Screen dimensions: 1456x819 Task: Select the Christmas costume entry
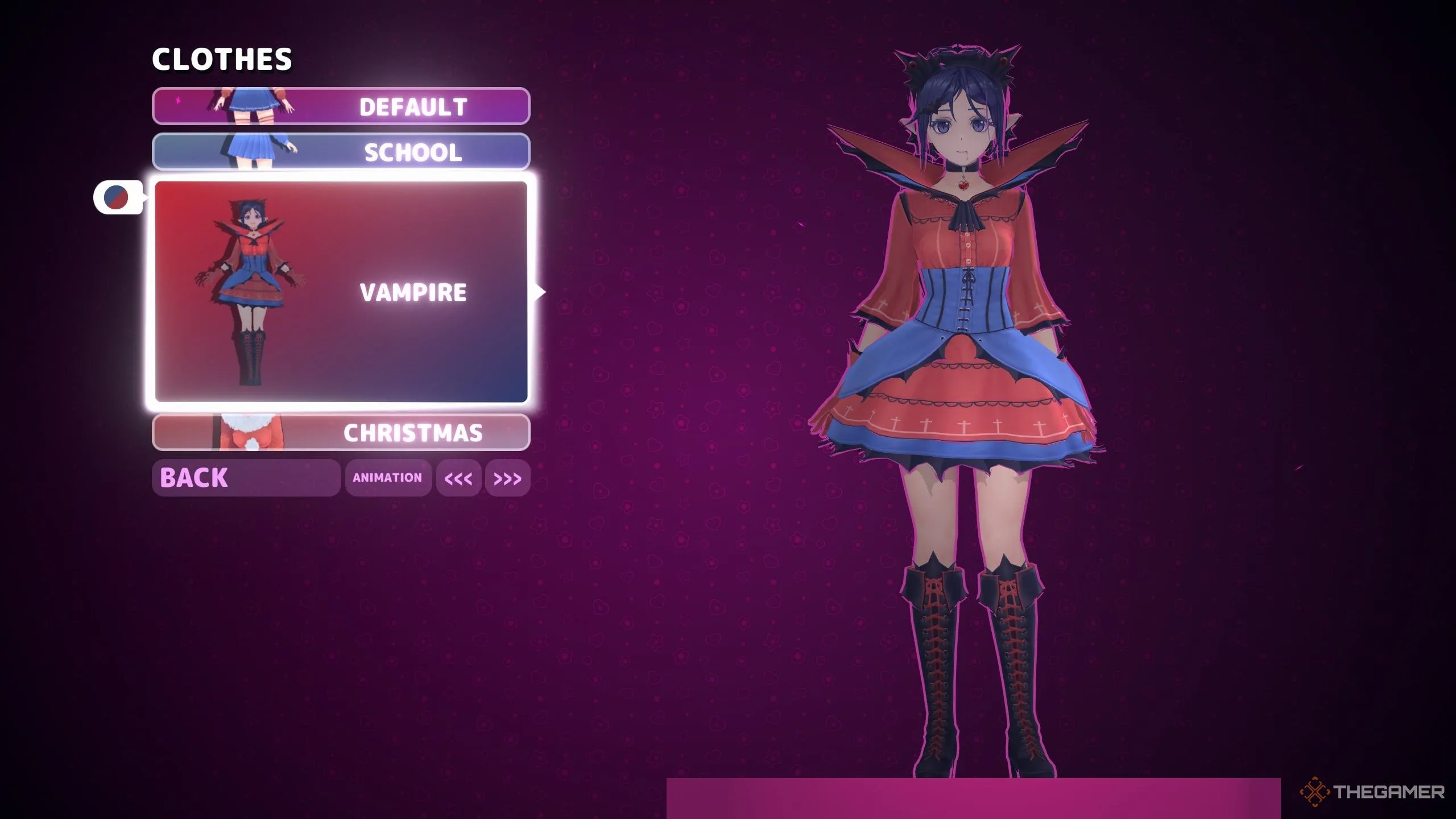click(341, 433)
